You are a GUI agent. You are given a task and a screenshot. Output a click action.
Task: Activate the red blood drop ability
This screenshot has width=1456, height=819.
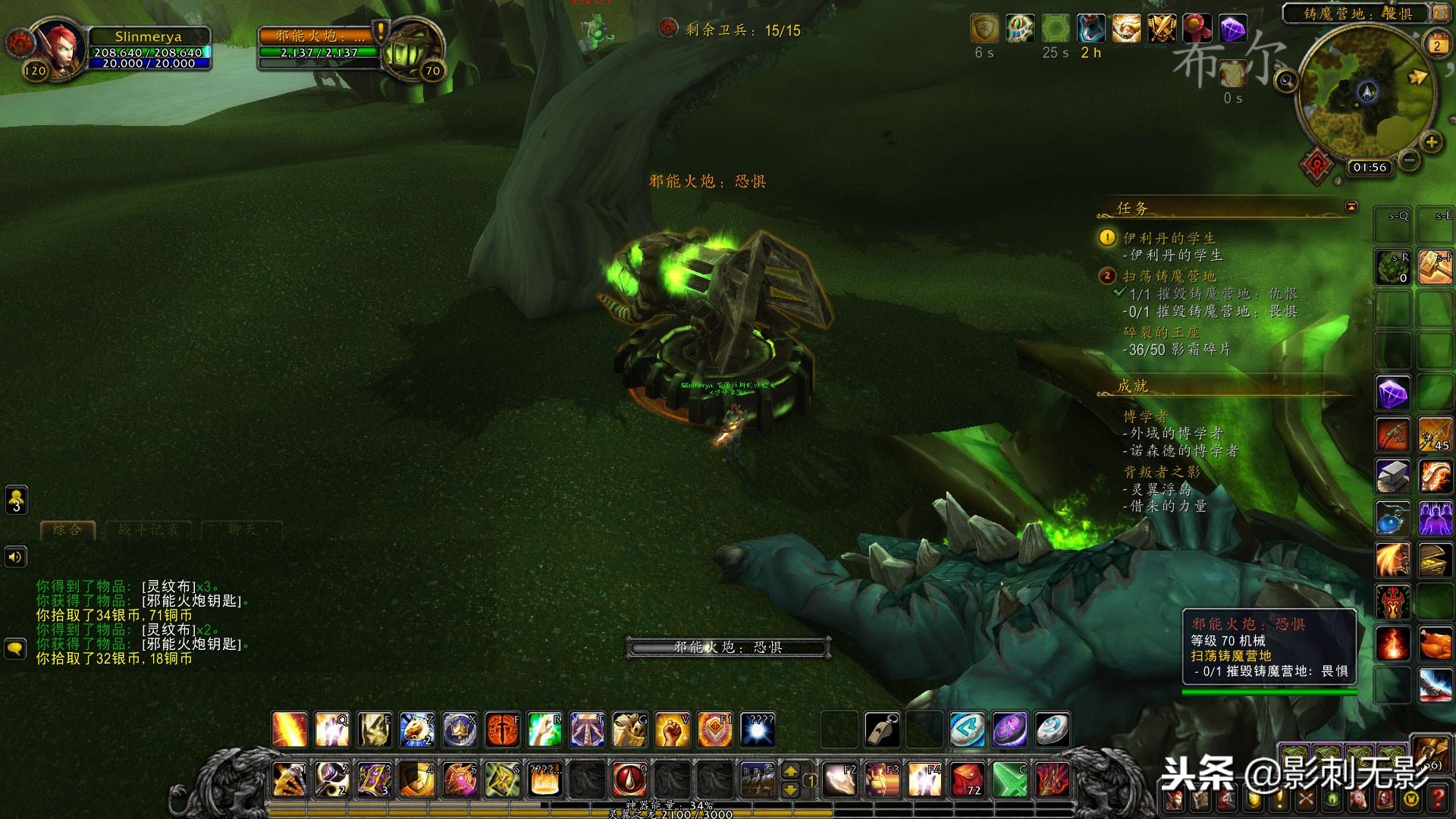tap(629, 779)
